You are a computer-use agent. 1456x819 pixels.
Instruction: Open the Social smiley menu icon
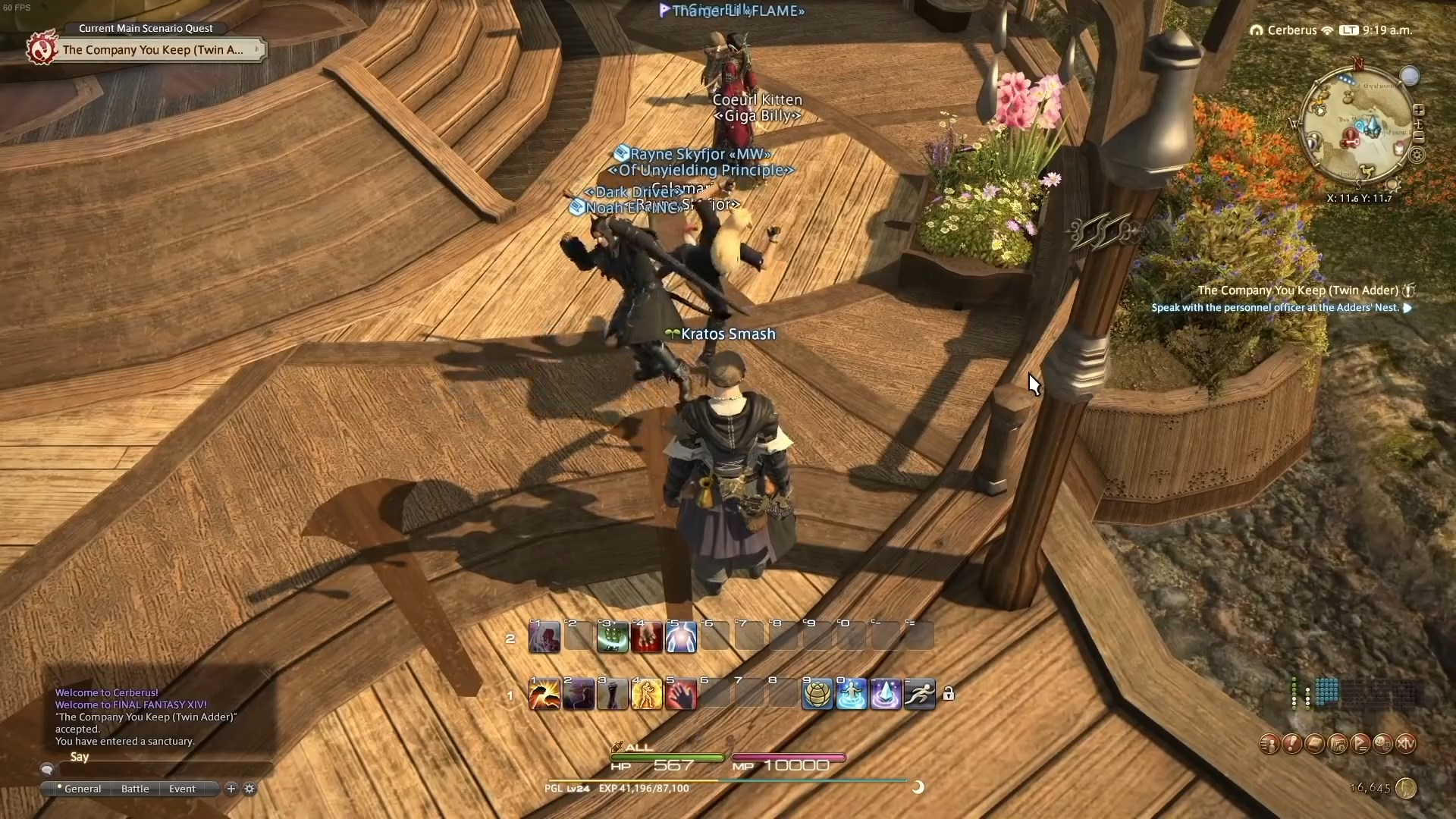click(x=1382, y=745)
